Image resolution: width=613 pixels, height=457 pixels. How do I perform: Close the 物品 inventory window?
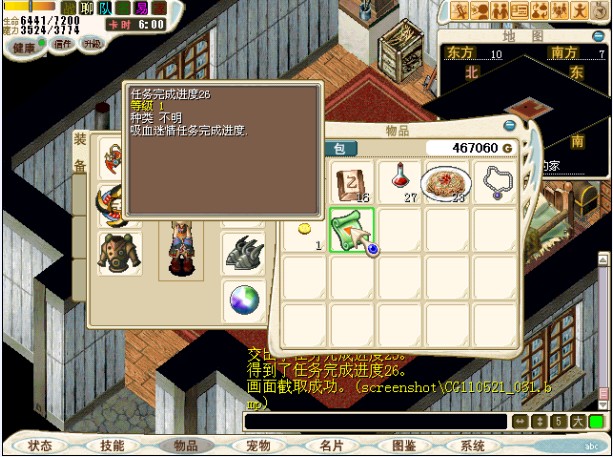click(509, 125)
